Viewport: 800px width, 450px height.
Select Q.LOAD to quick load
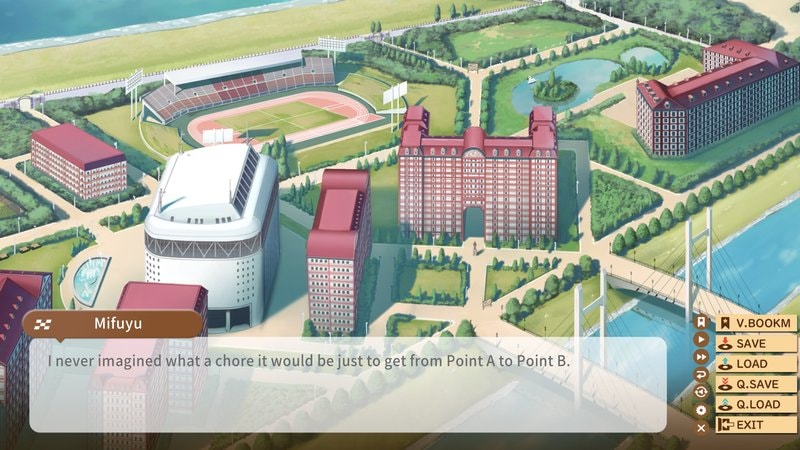click(757, 404)
